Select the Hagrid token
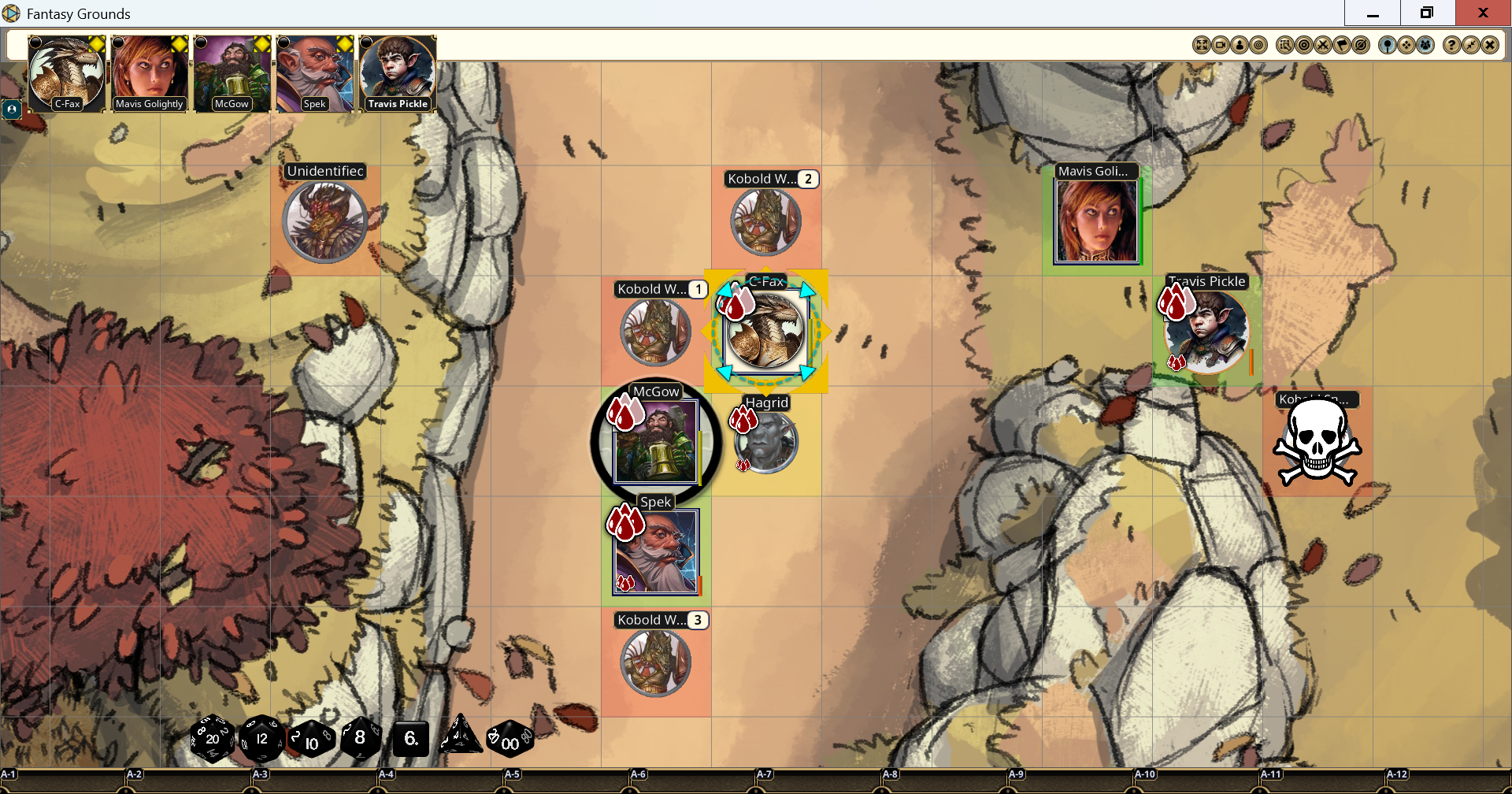The width and height of the screenshot is (1512, 794). [x=766, y=442]
